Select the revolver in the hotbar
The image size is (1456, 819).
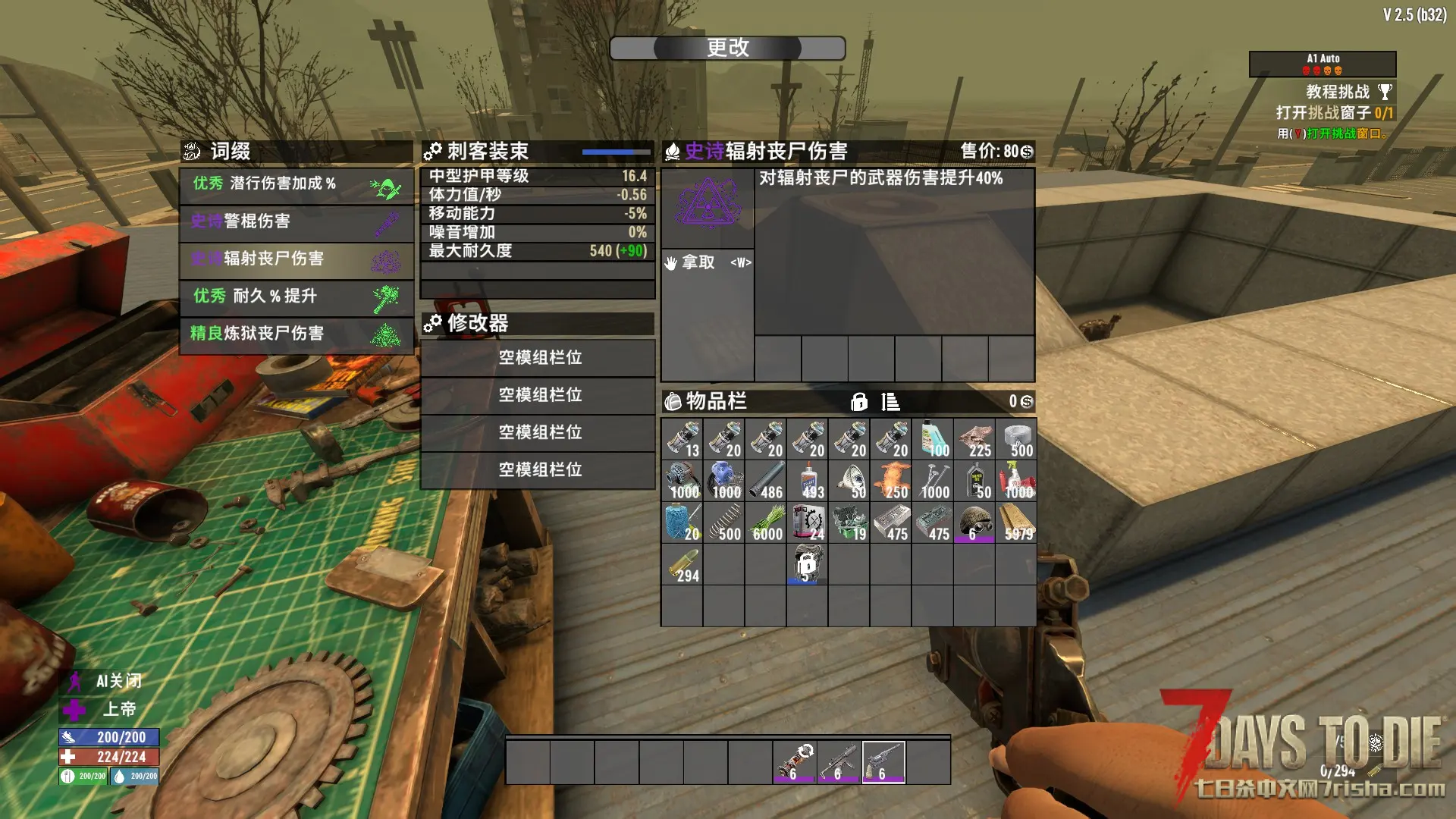tap(883, 761)
